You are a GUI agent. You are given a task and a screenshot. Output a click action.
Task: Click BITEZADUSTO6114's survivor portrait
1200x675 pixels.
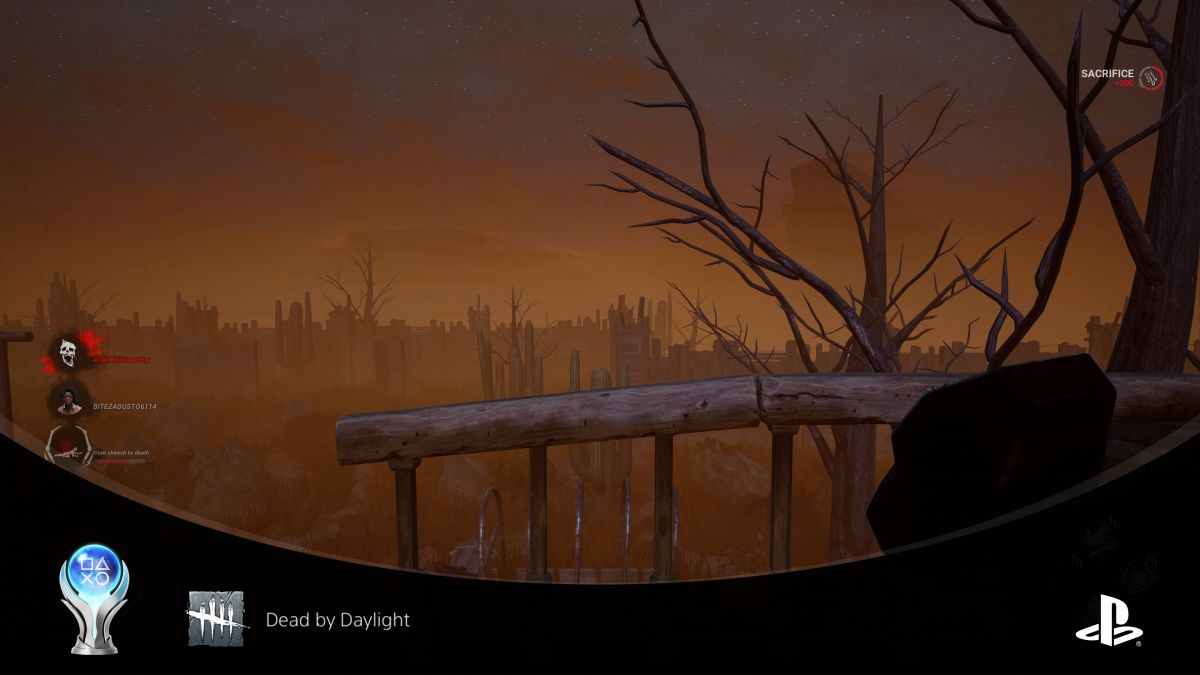68,400
